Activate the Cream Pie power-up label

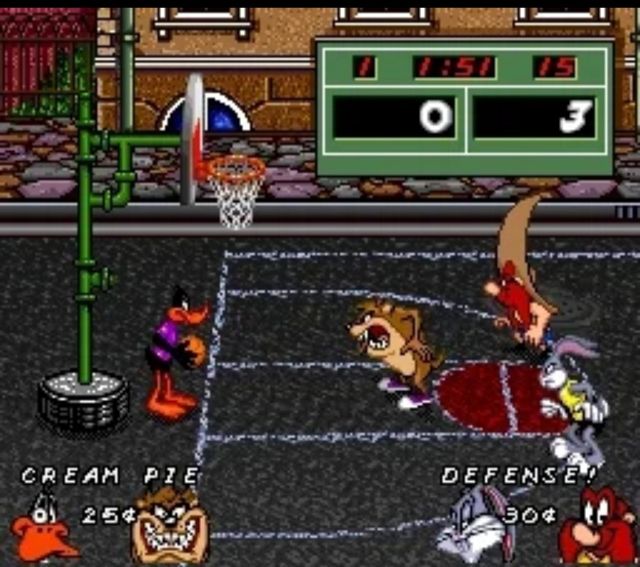[x=111, y=476]
